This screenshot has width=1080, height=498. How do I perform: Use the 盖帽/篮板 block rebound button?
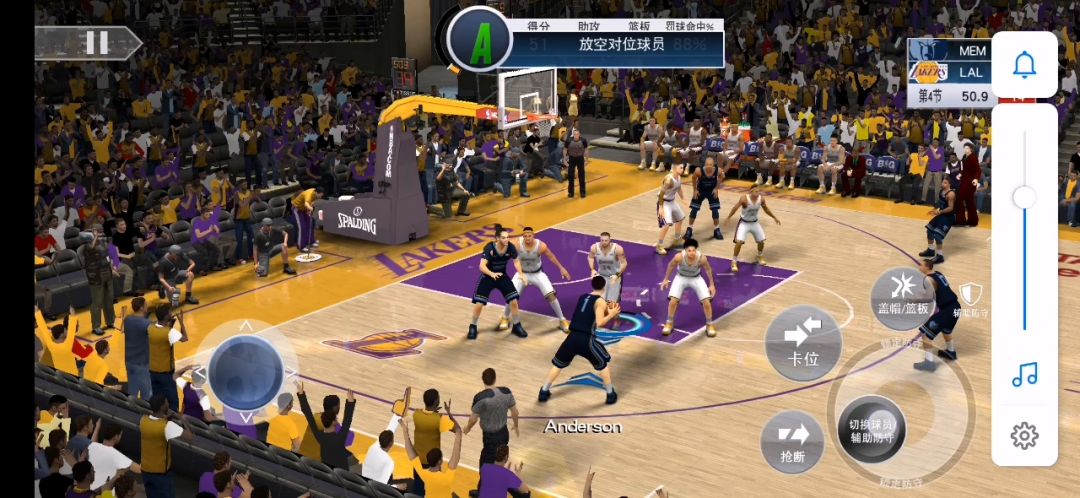pyautogui.click(x=903, y=296)
